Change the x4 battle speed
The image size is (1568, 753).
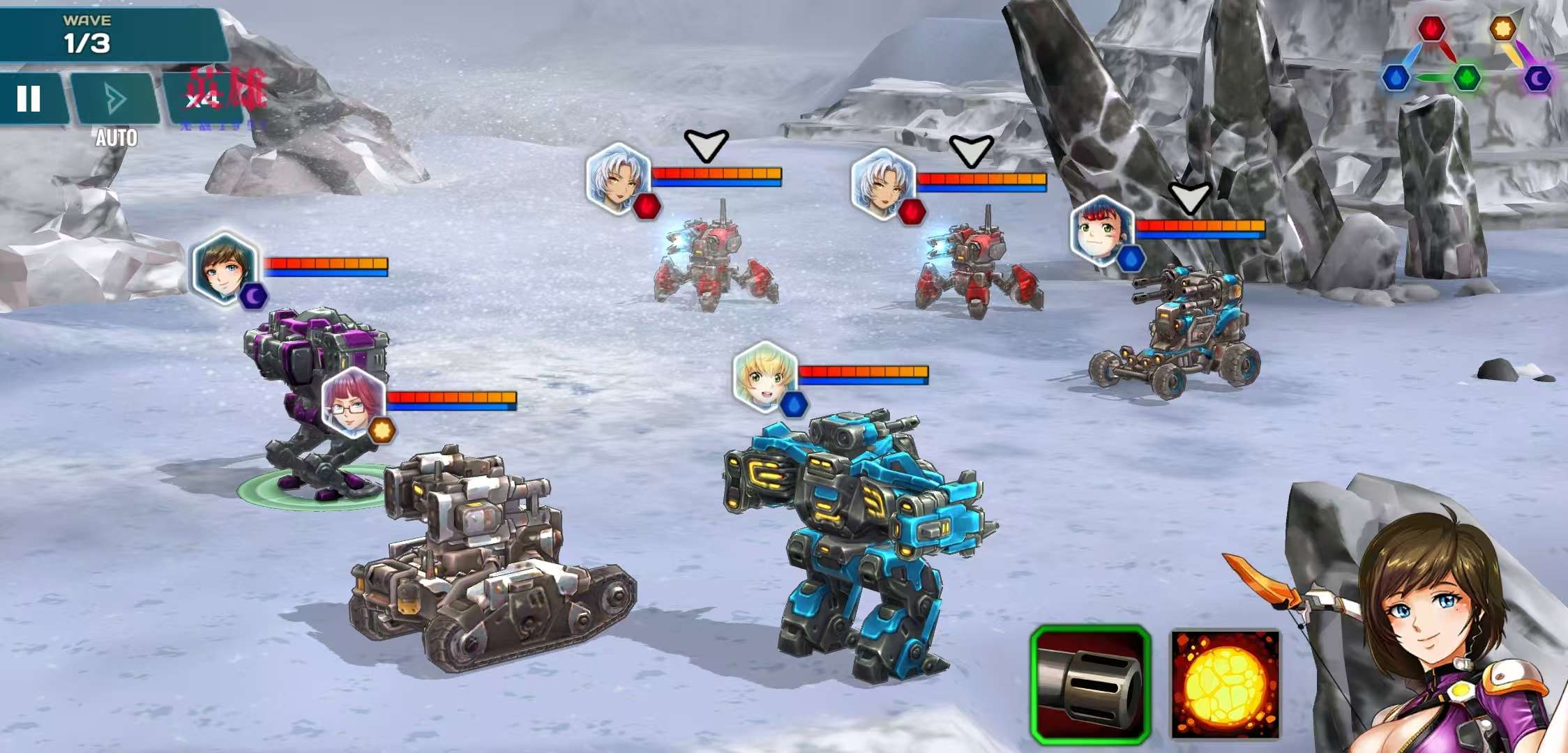click(202, 99)
